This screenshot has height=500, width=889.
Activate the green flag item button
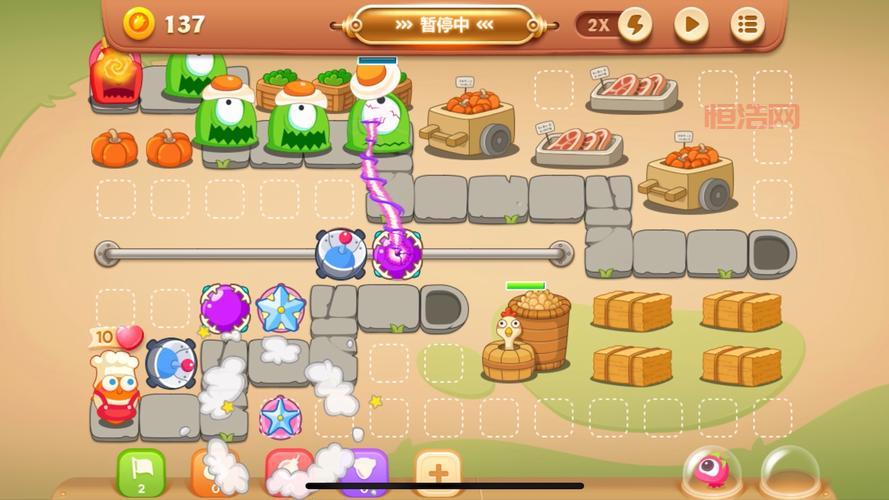coord(141,472)
